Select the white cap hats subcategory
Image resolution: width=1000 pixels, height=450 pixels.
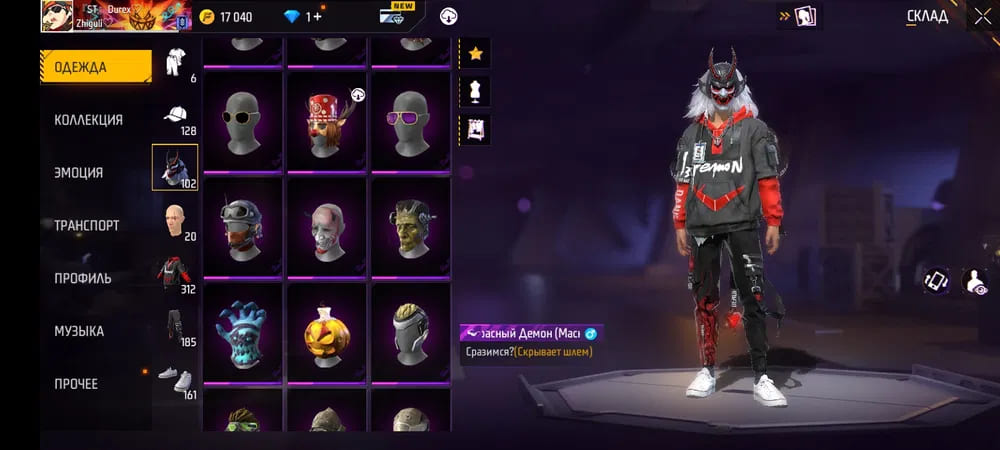[175, 113]
